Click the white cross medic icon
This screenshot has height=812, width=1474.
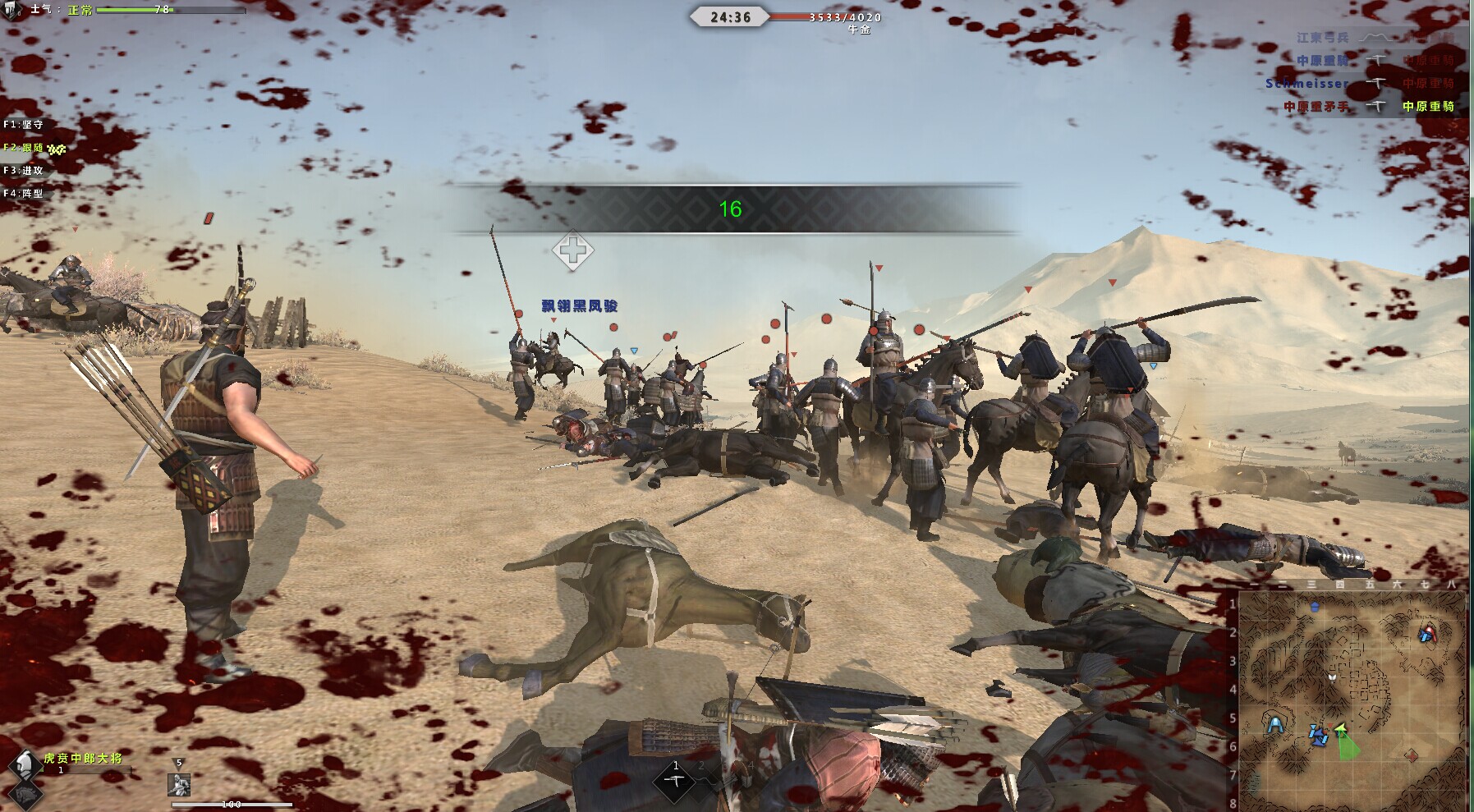coord(572,251)
